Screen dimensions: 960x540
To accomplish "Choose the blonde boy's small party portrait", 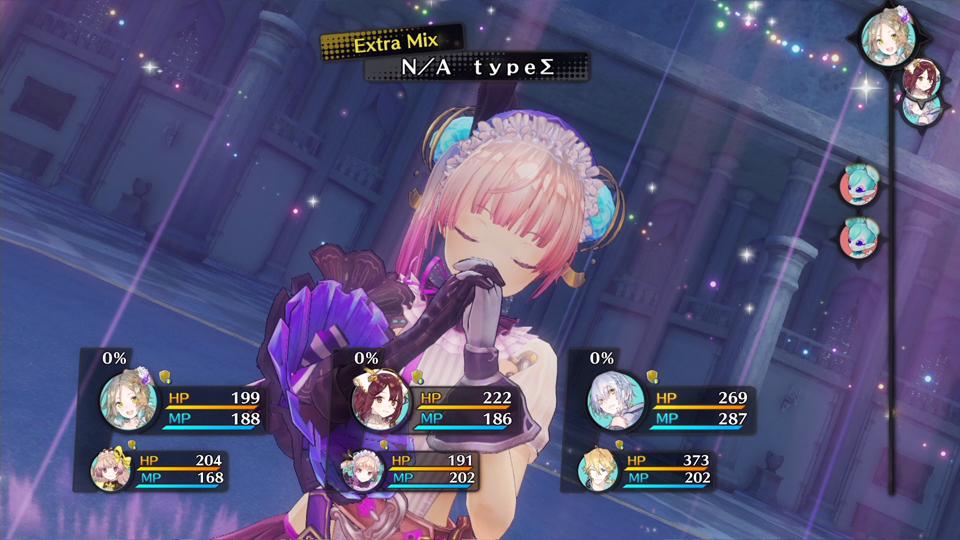I will (x=597, y=469).
